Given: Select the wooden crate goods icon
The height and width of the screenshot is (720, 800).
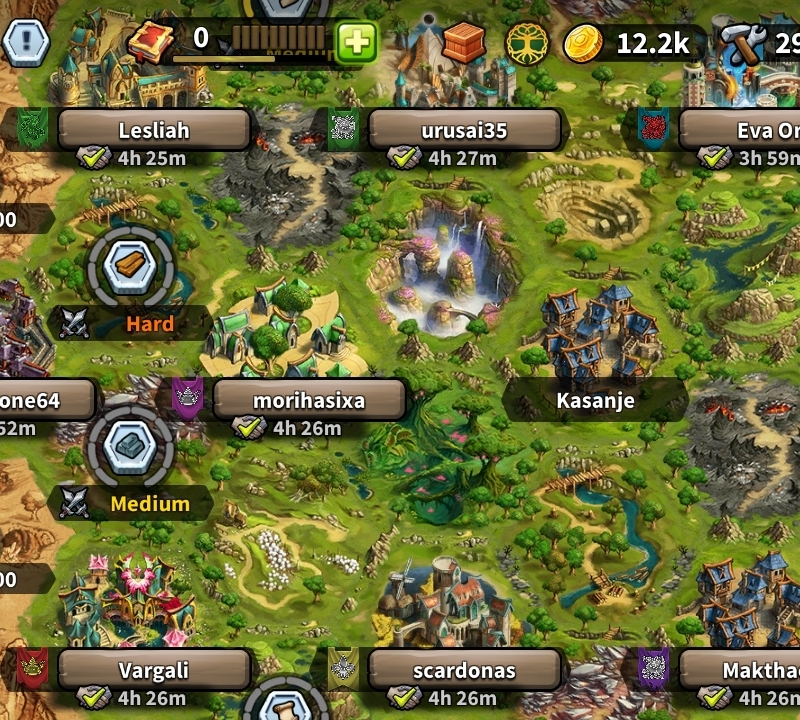Looking at the screenshot, I should click(x=463, y=42).
